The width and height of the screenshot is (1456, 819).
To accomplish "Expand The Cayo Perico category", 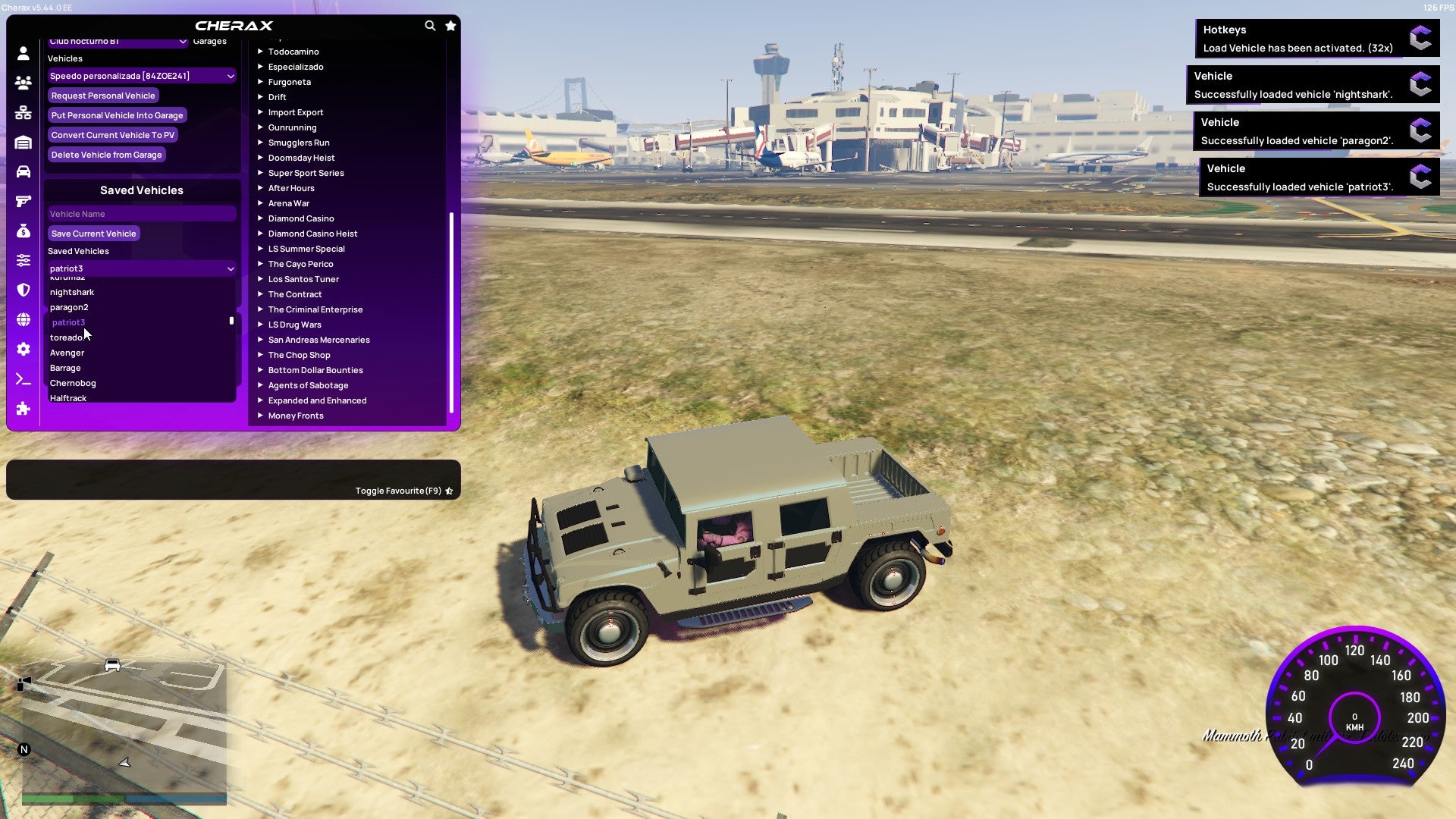I will (300, 264).
